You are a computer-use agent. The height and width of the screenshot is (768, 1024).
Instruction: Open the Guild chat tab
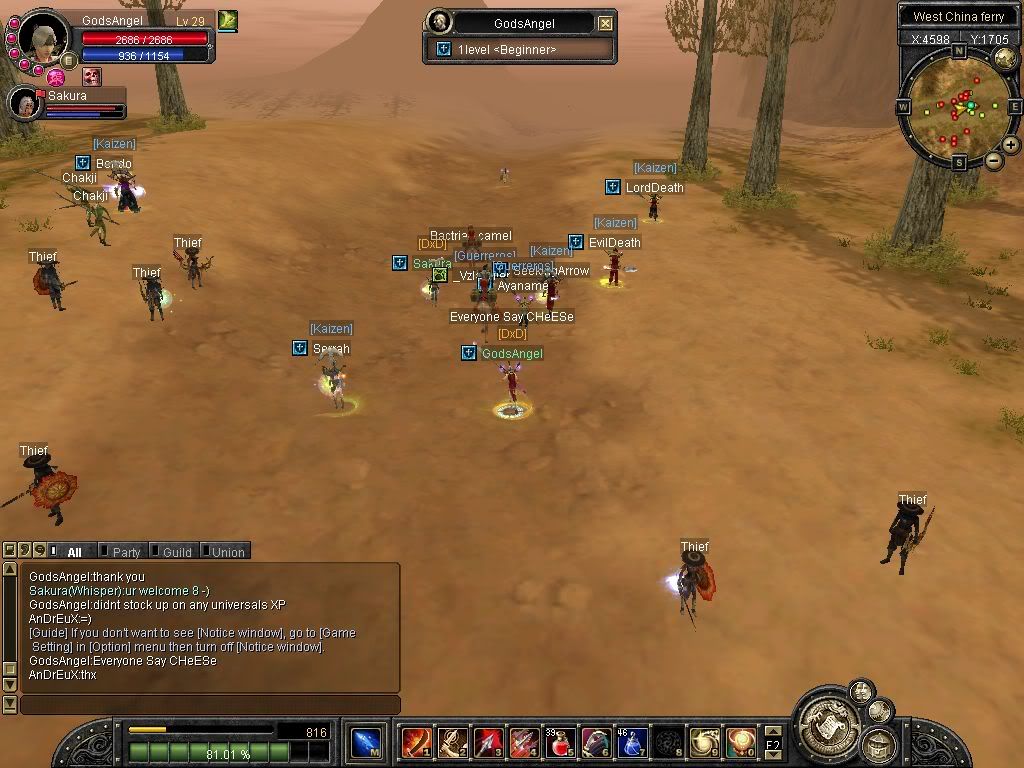point(177,551)
